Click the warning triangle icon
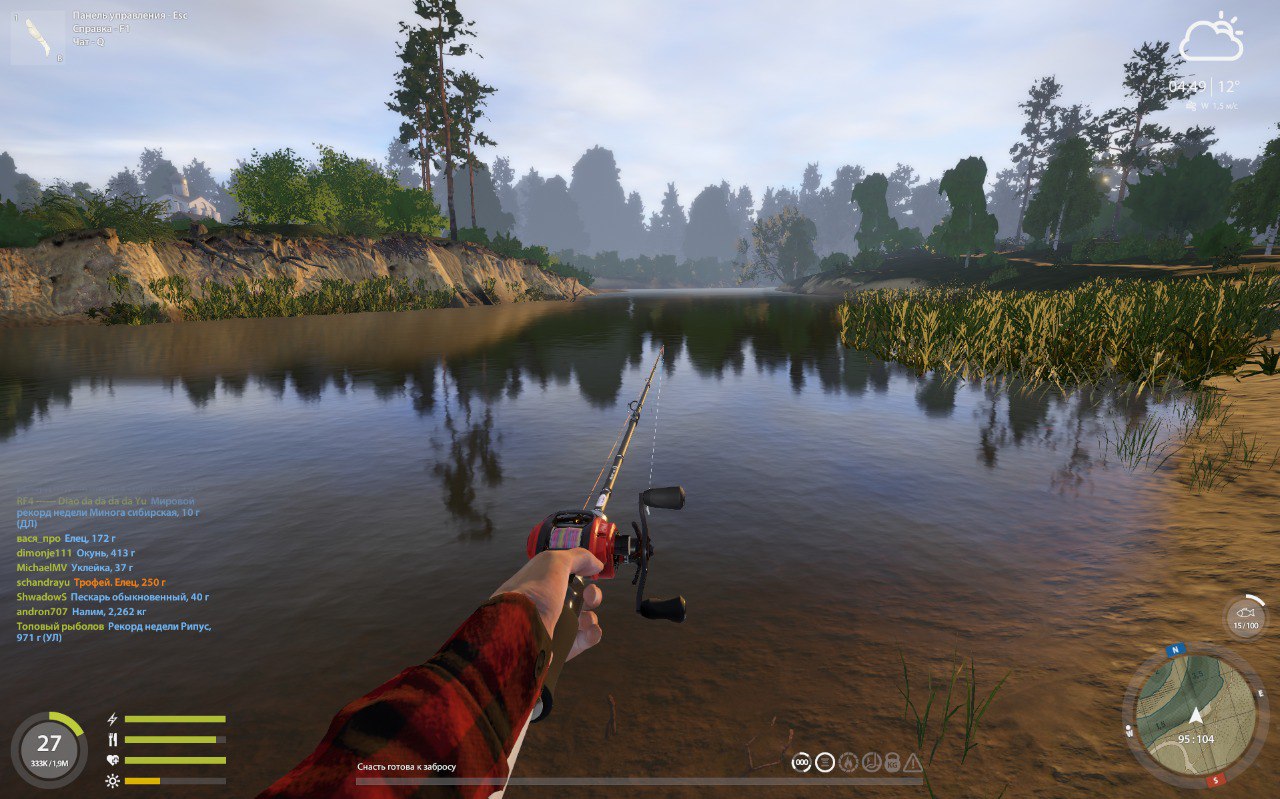1280x799 pixels. click(x=913, y=763)
